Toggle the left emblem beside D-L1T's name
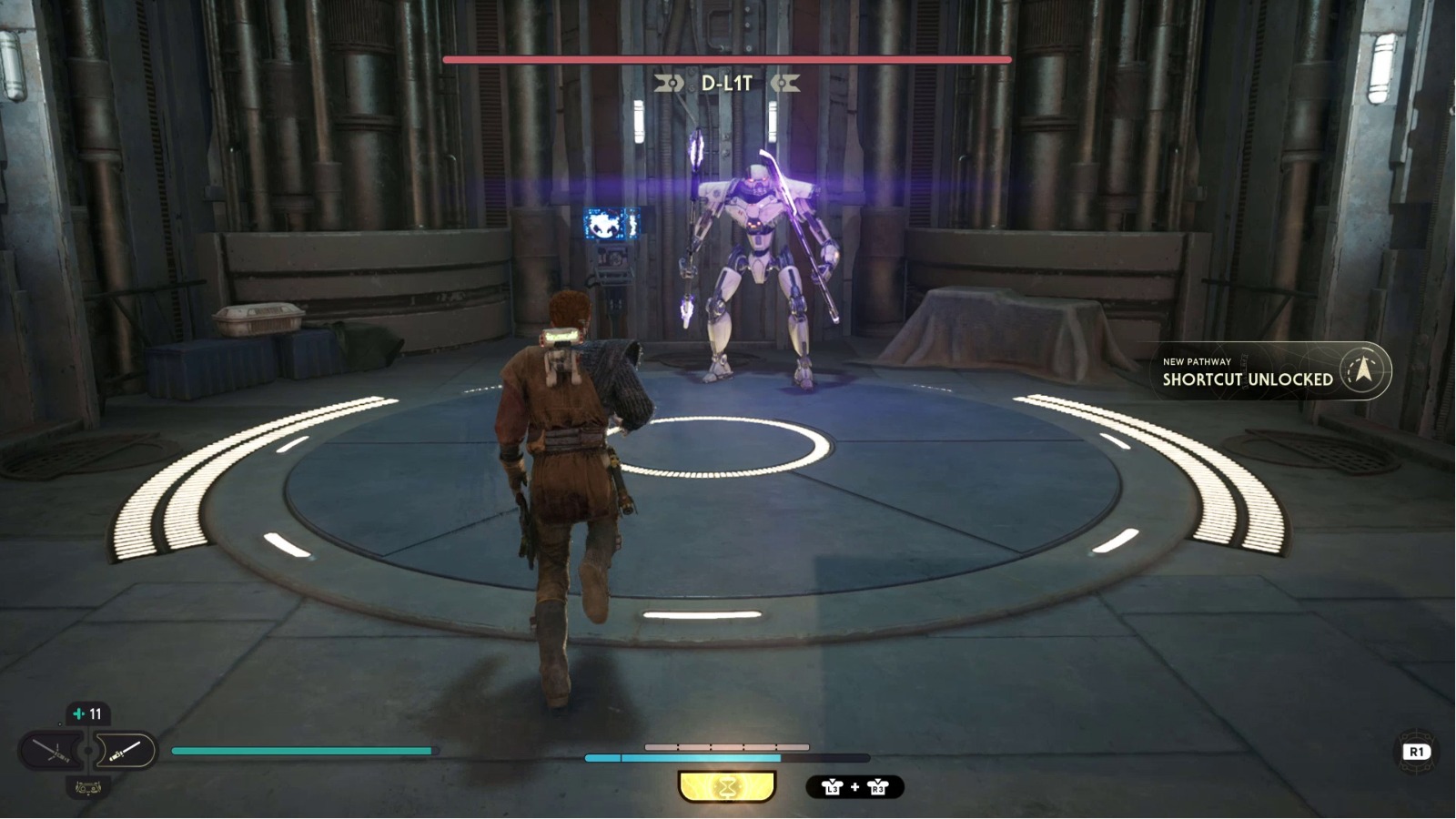The height and width of the screenshot is (819, 1456). (x=671, y=84)
